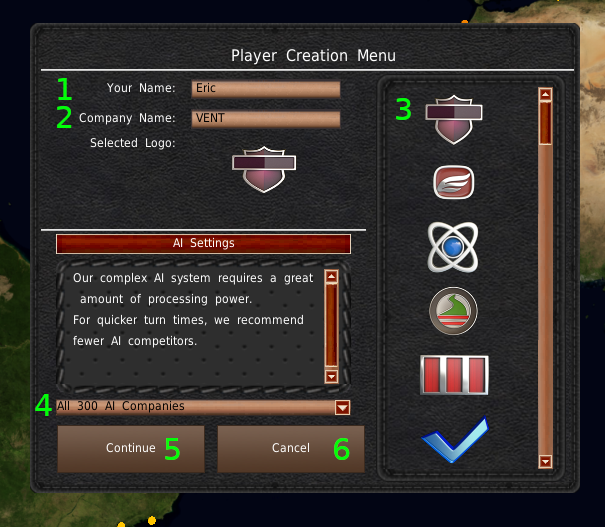
Task: Click the logo list scroll-up arrow
Action: pos(545,96)
